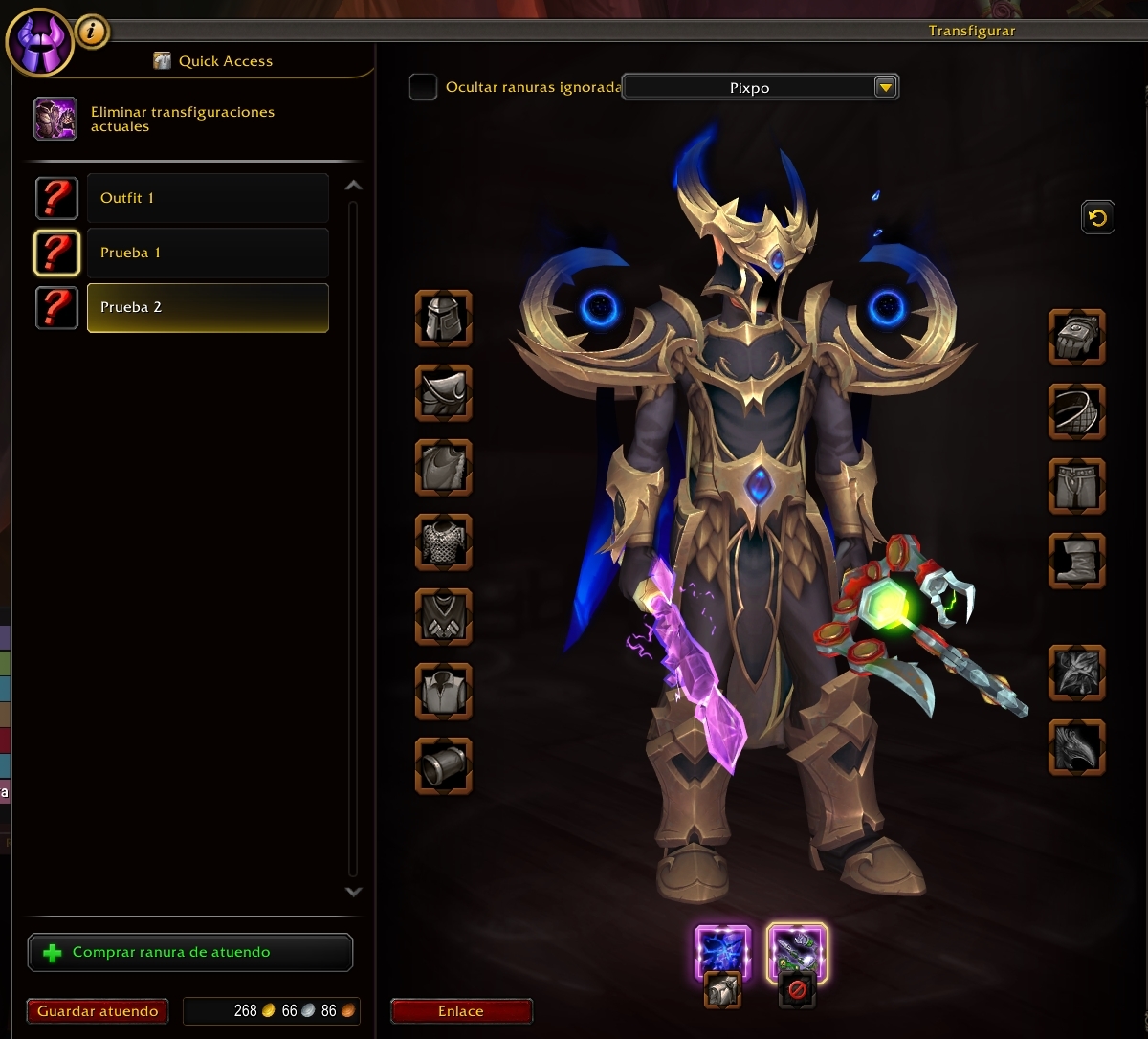Click the Quick Access header
1148x1039 pixels.
(x=225, y=61)
